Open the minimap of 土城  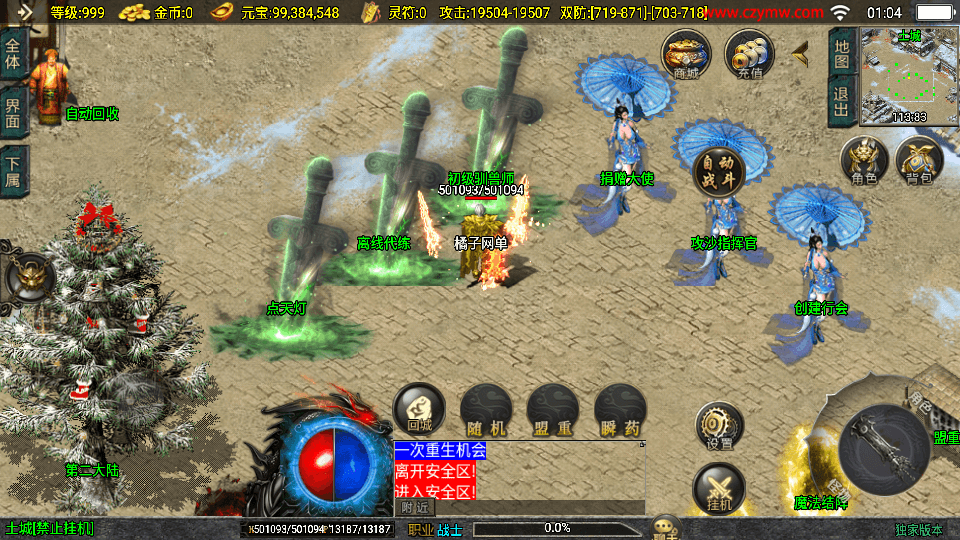coord(909,76)
